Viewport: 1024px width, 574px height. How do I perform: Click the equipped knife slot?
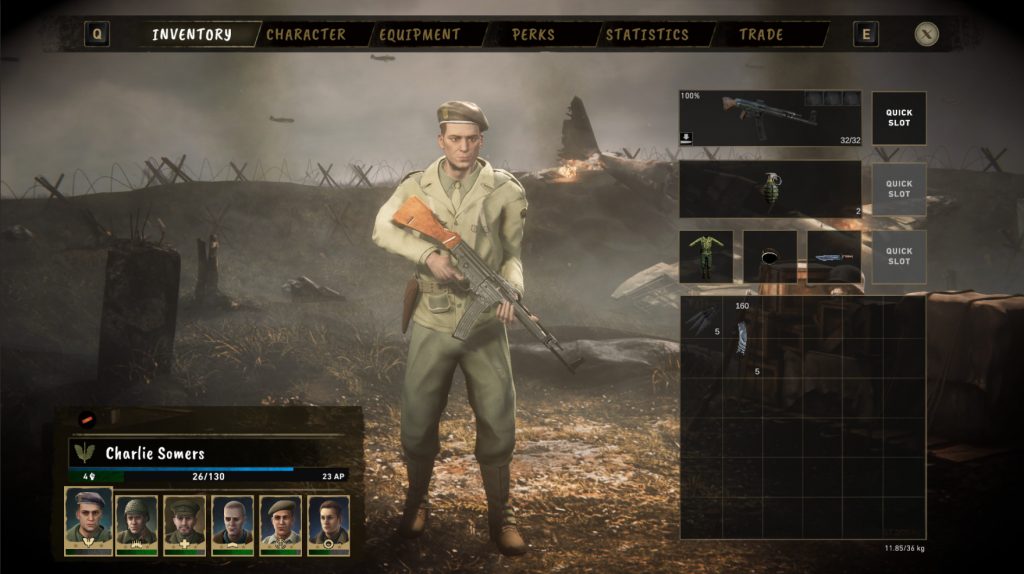(x=834, y=257)
